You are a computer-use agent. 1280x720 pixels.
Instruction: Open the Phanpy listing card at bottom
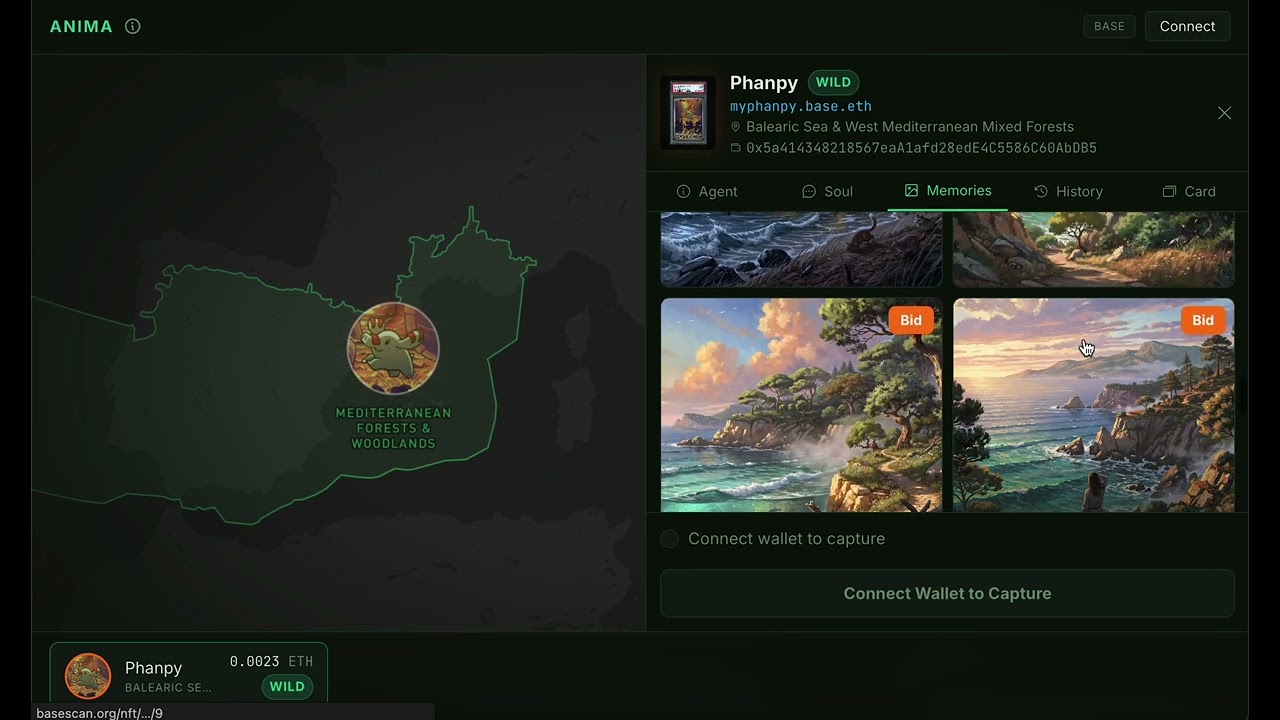point(189,676)
